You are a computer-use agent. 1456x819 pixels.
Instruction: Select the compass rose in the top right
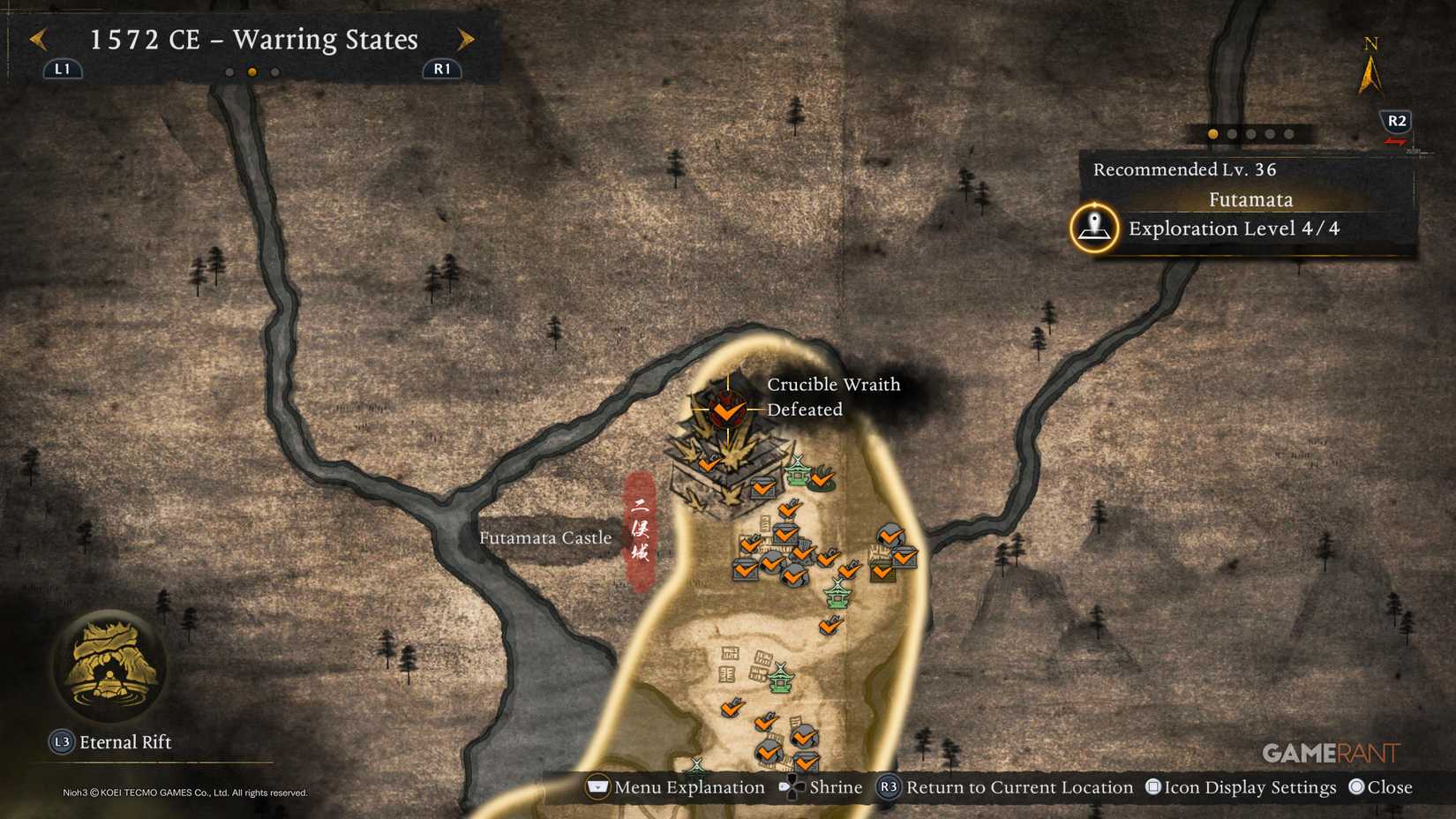[x=1369, y=66]
